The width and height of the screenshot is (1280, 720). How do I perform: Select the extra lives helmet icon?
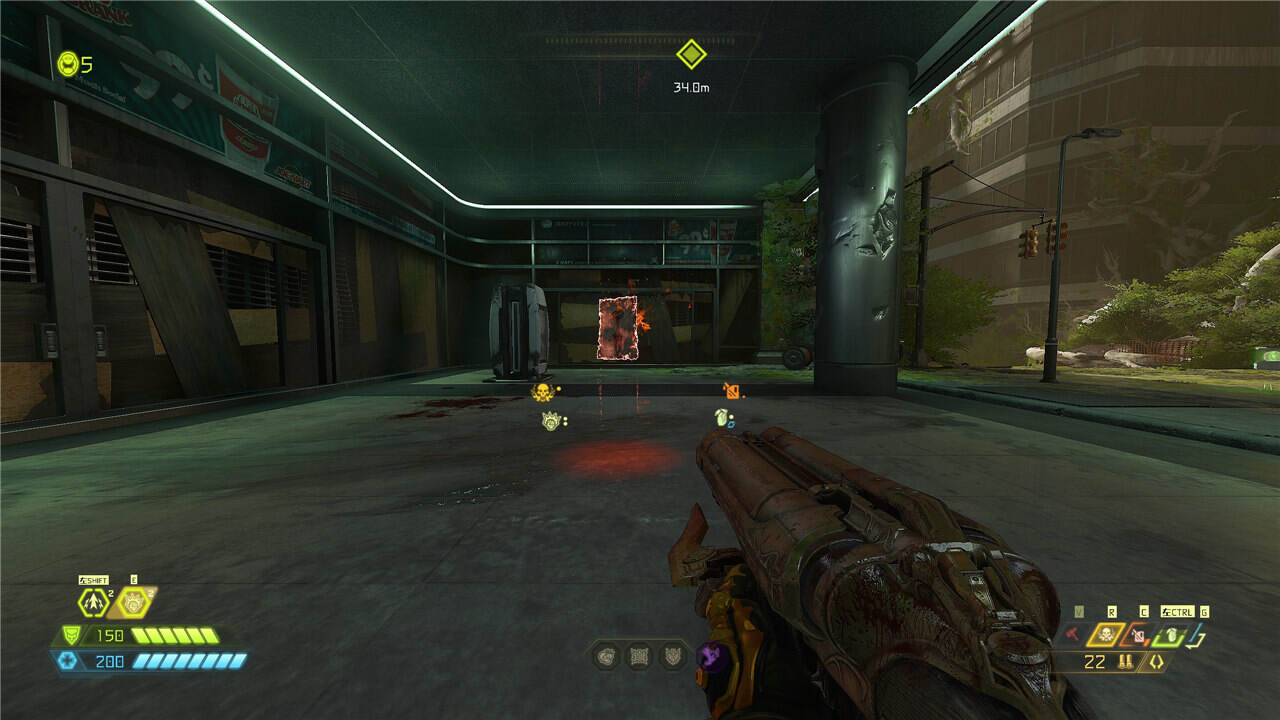pos(68,65)
